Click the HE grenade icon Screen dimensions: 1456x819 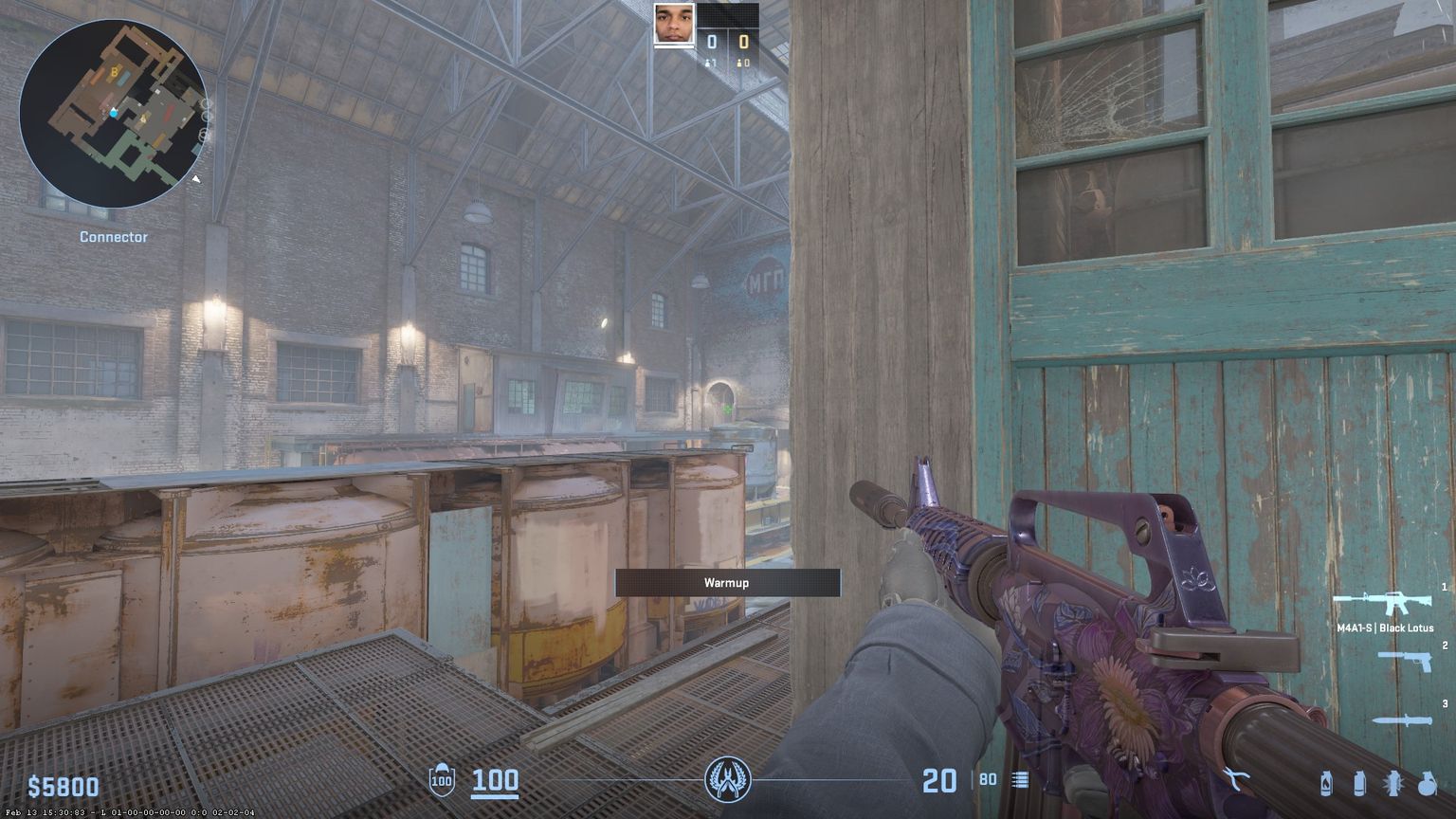(1429, 785)
